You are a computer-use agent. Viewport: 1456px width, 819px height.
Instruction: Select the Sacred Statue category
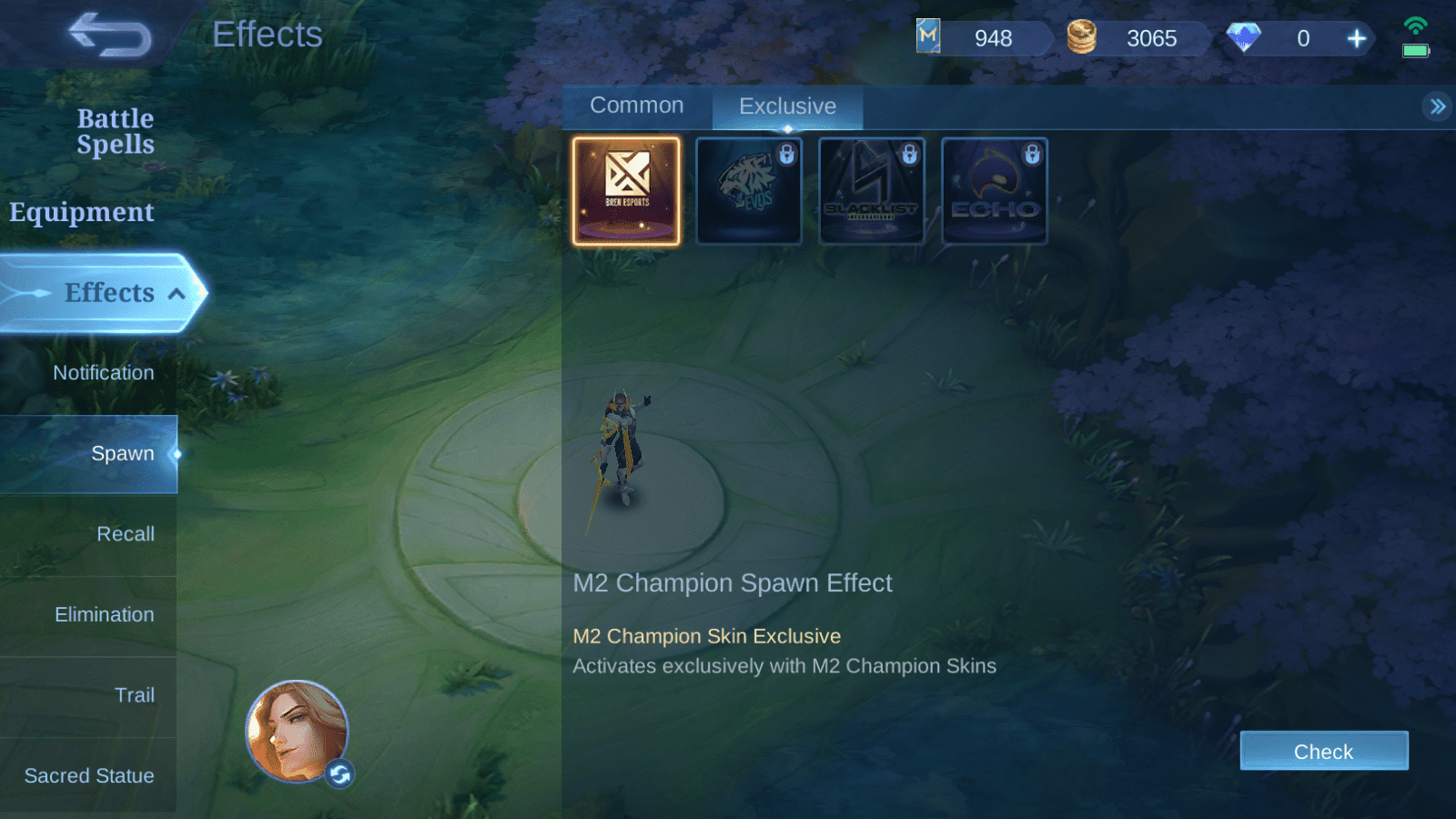click(89, 776)
